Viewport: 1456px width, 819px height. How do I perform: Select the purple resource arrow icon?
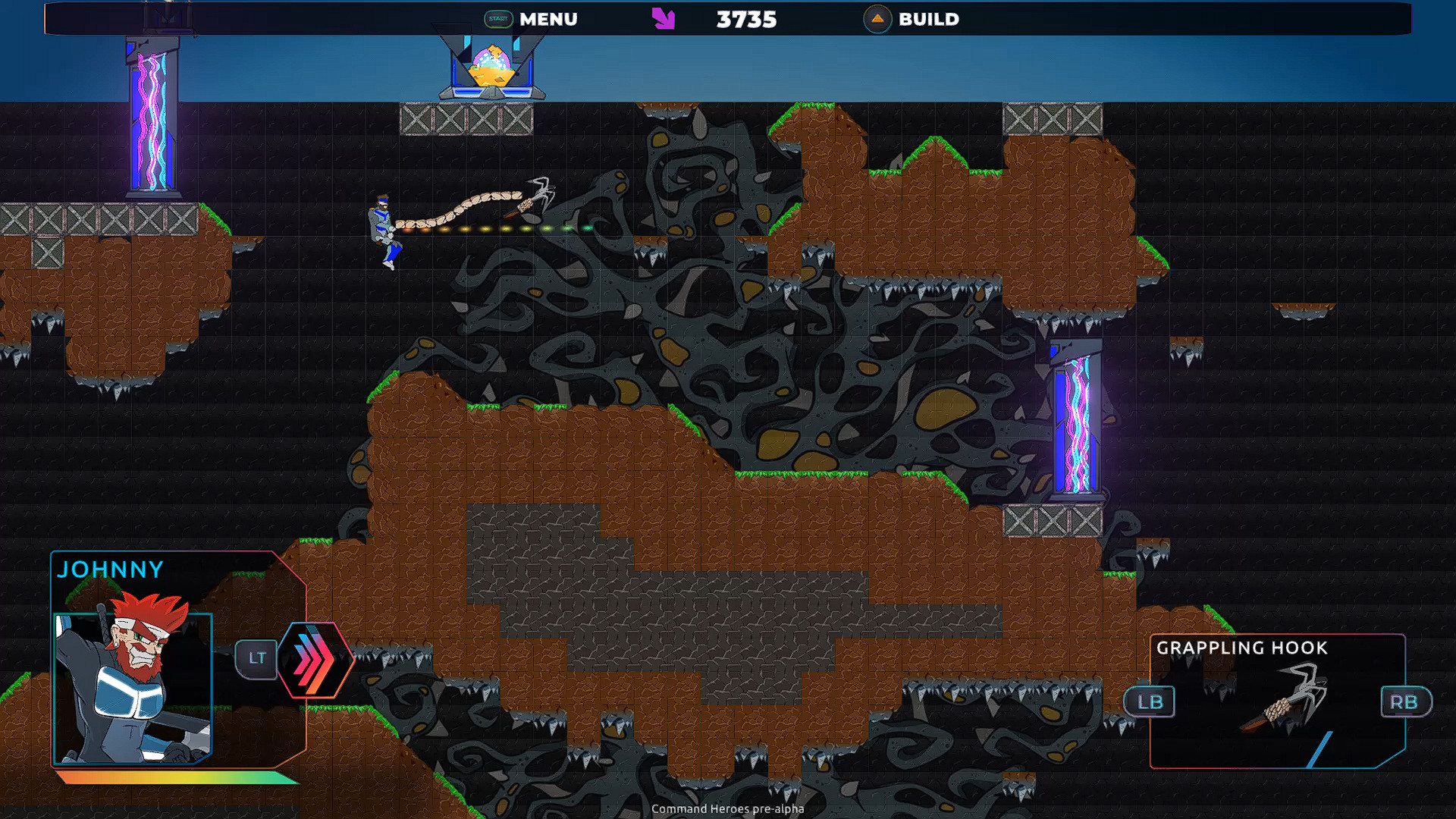coord(664,19)
